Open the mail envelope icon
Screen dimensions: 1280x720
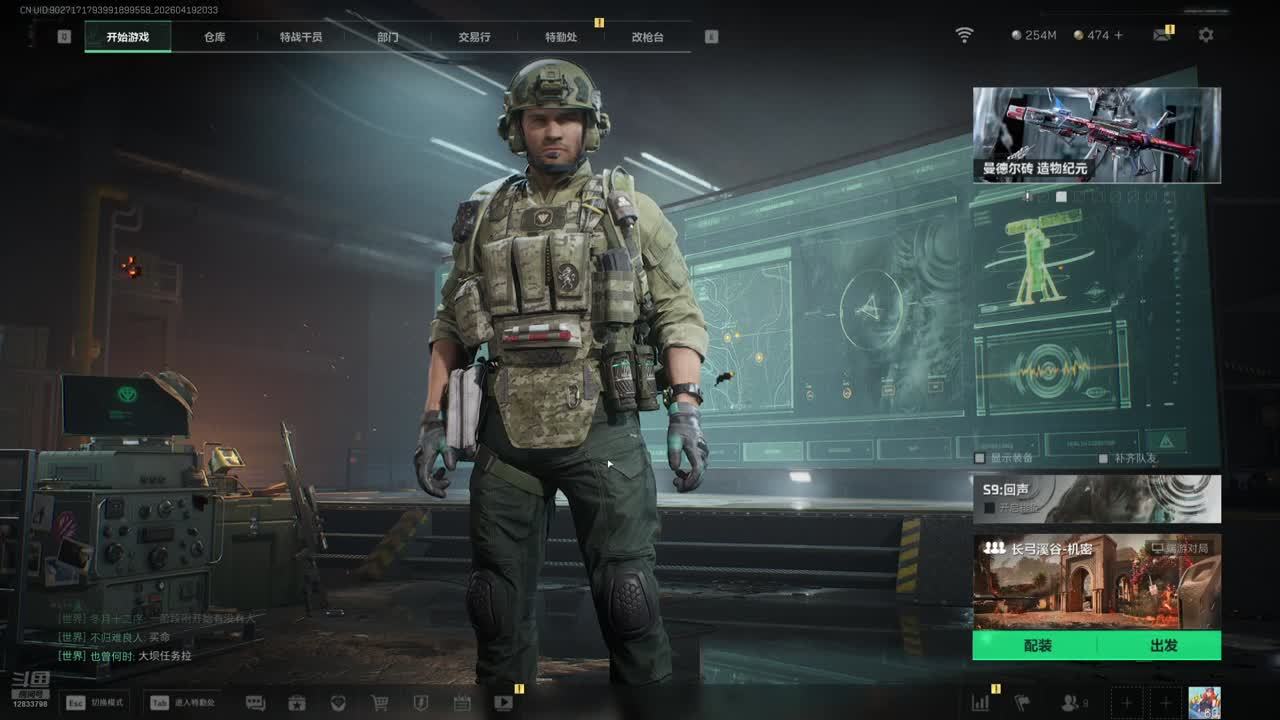tap(1161, 35)
